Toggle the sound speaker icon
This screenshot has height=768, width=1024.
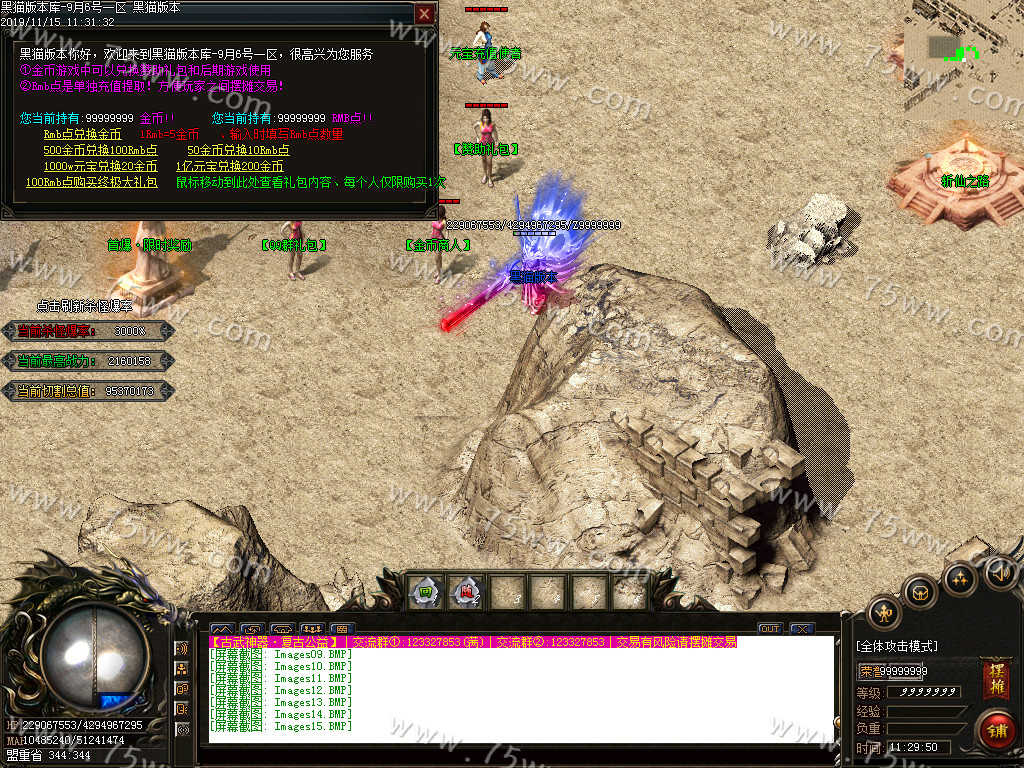pos(1001,572)
